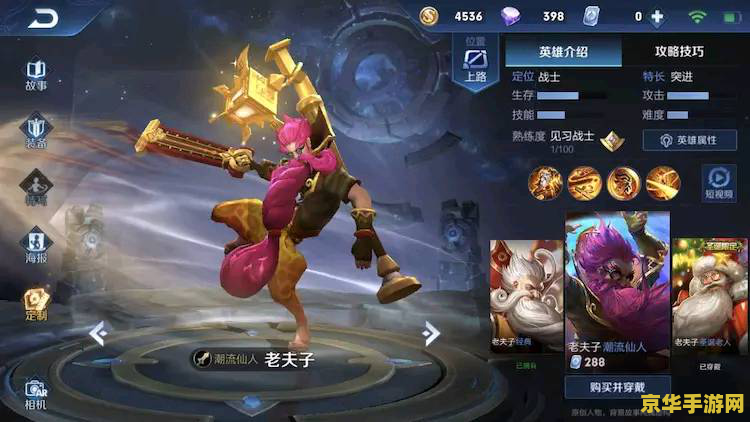This screenshot has height=422, width=750.
Task: Show next skin with right arrow
Action: [x=431, y=333]
